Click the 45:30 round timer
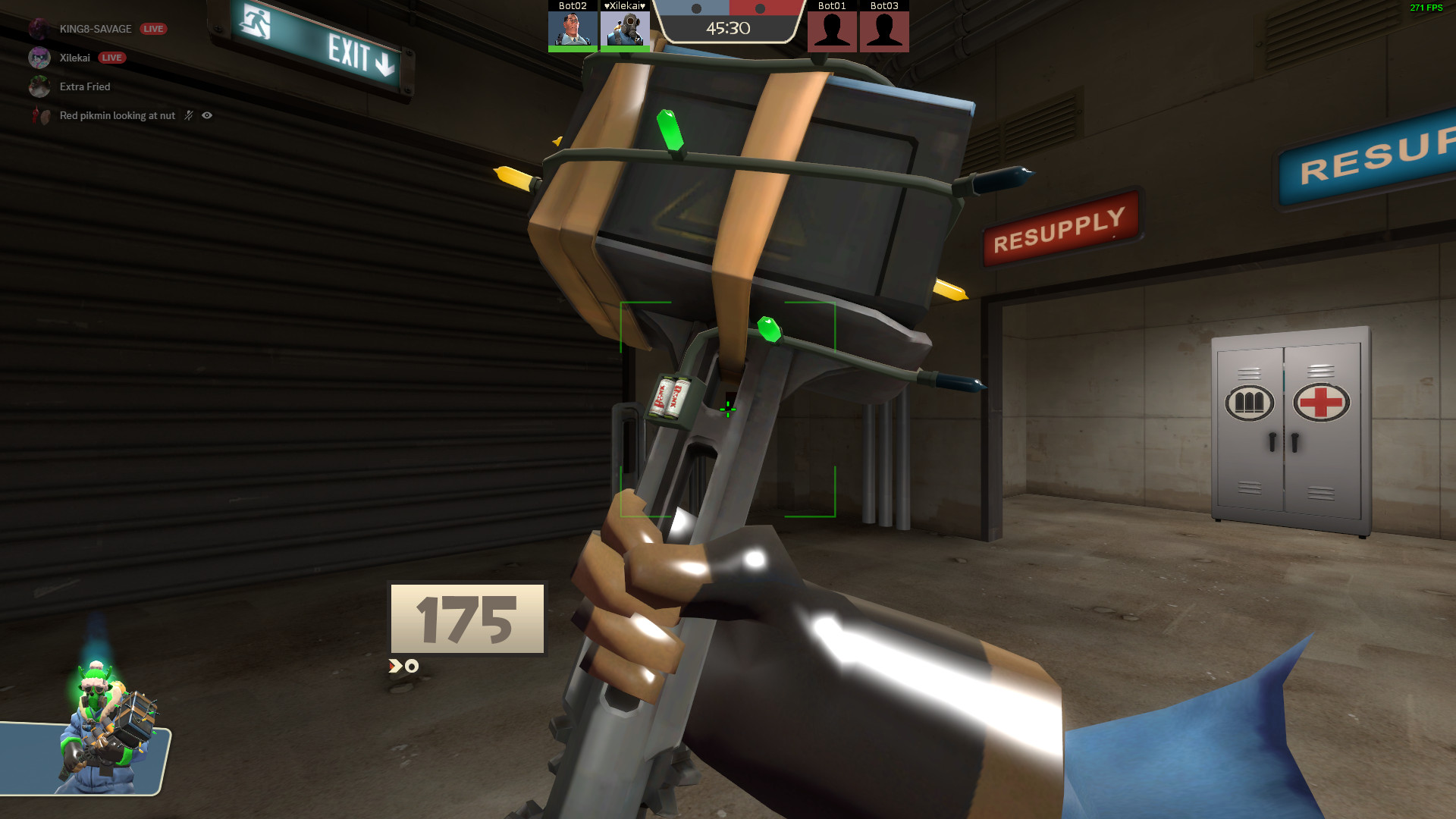Screen dimensions: 1456x819 tap(730, 27)
